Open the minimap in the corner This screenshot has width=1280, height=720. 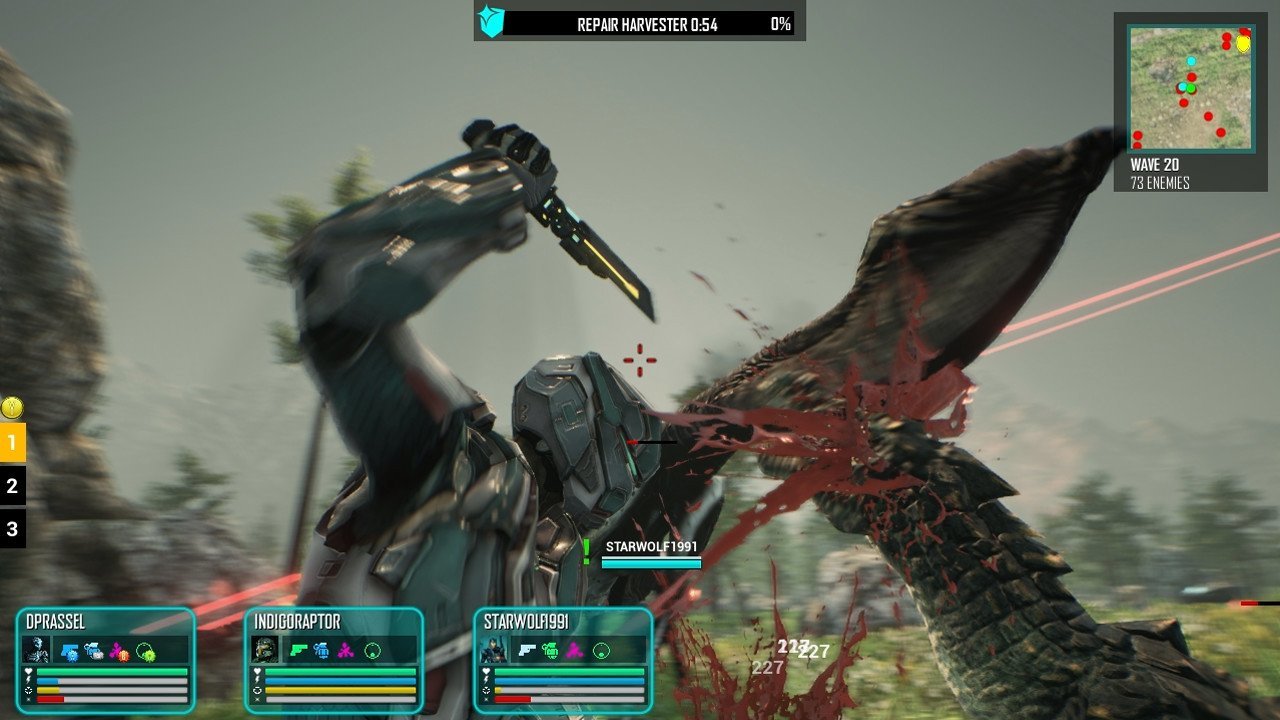coord(1190,88)
